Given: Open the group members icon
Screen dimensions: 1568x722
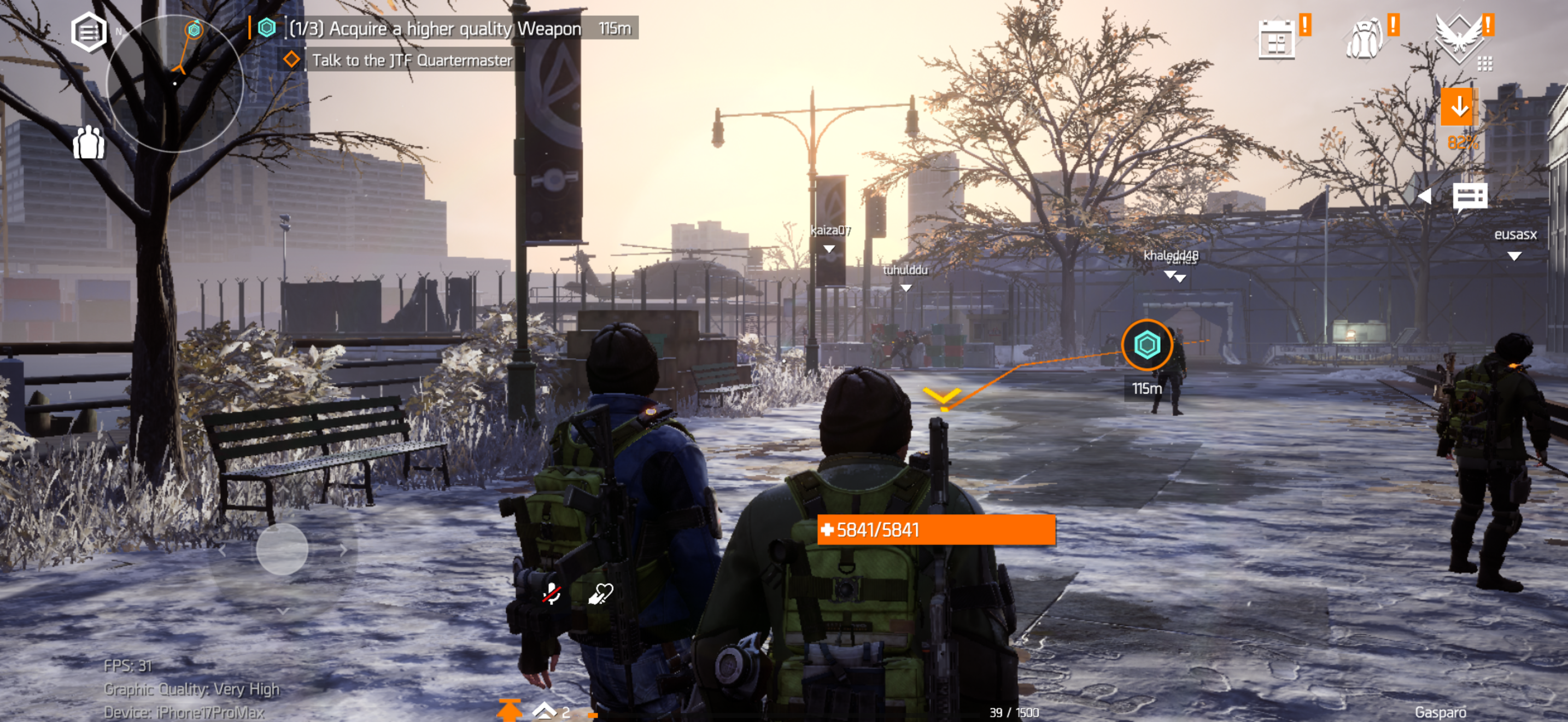Looking at the screenshot, I should (x=89, y=143).
